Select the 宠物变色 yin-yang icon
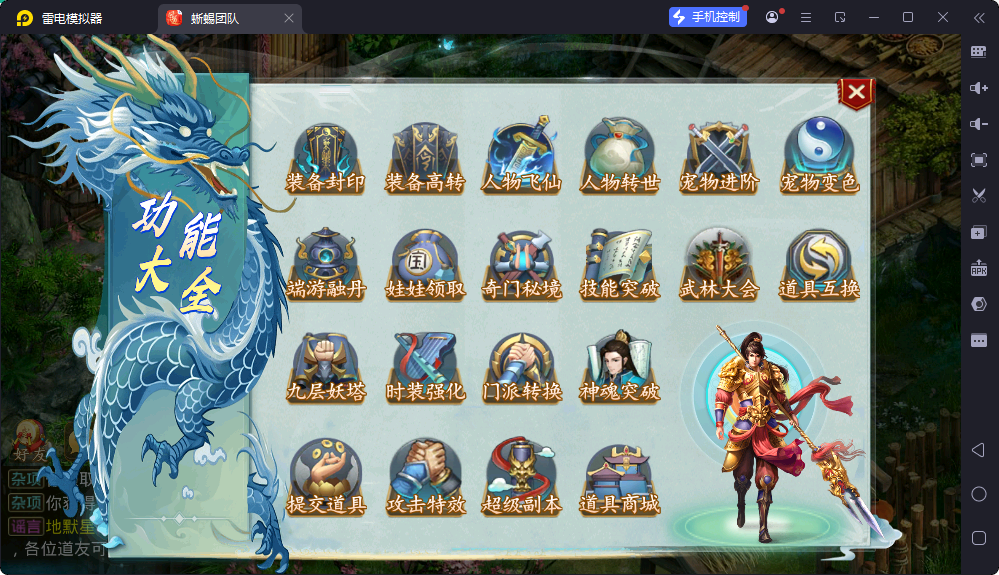 [x=819, y=159]
